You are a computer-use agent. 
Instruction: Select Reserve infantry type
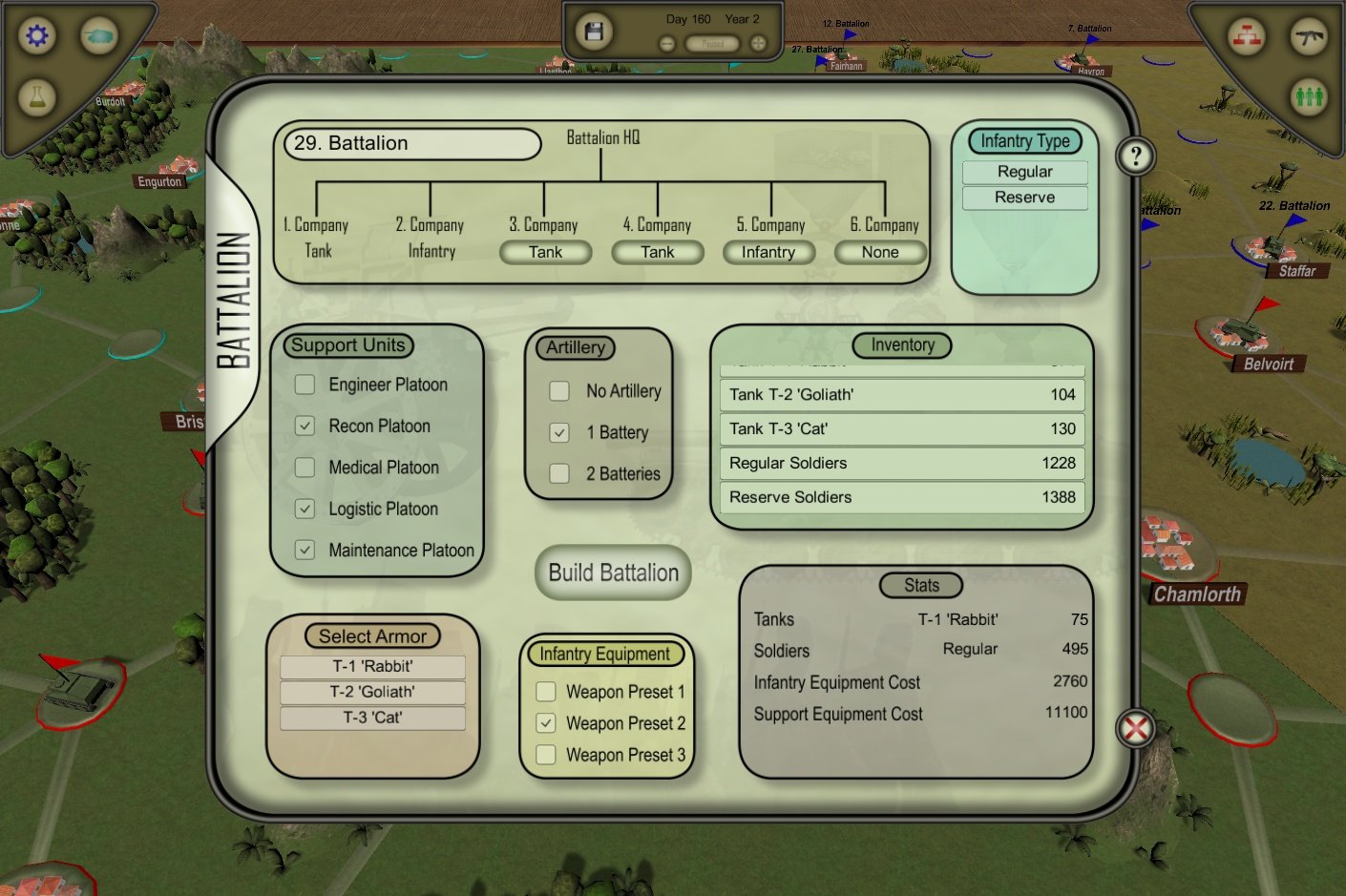1024,198
